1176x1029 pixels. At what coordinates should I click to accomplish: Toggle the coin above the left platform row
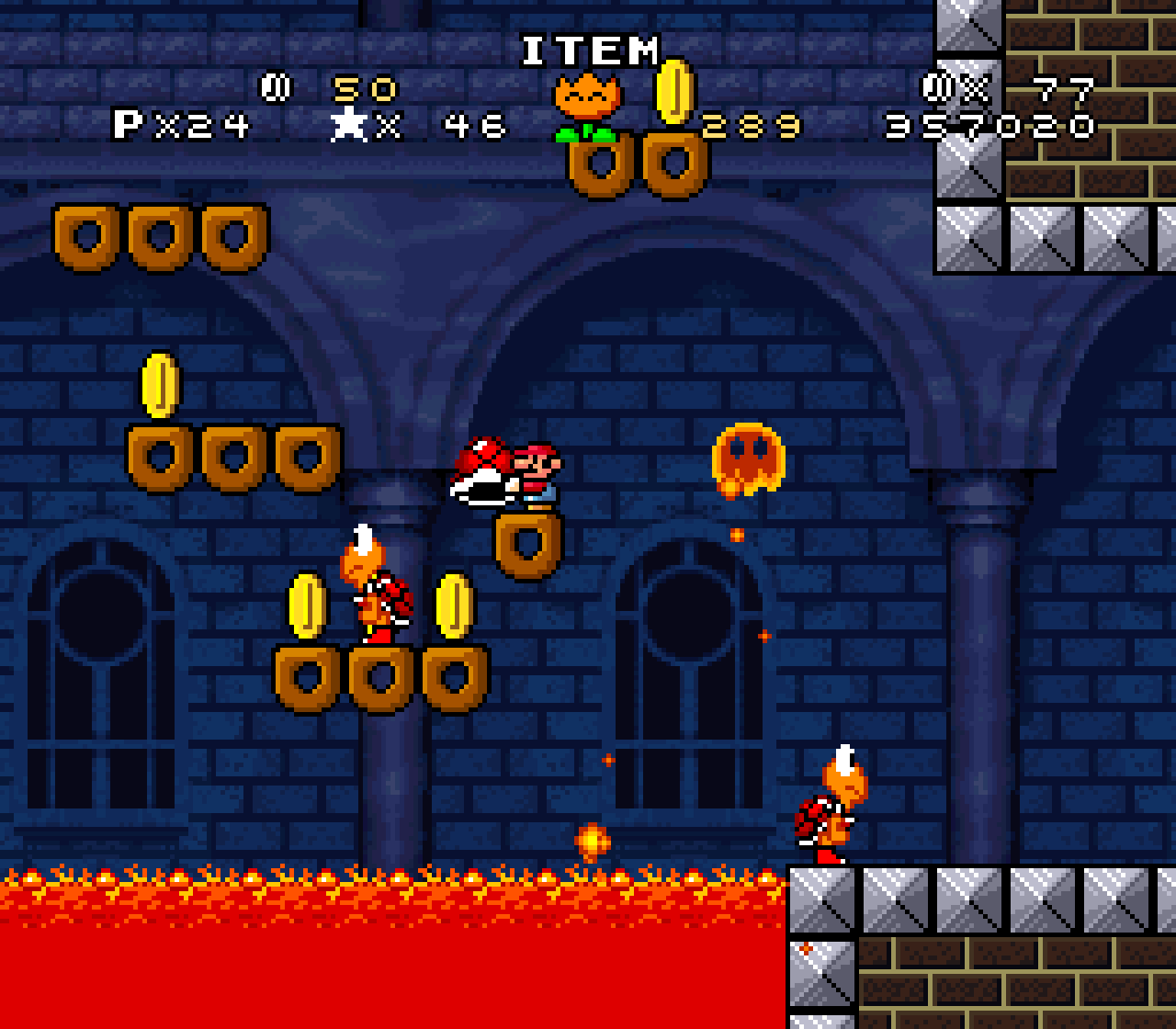[x=162, y=386]
